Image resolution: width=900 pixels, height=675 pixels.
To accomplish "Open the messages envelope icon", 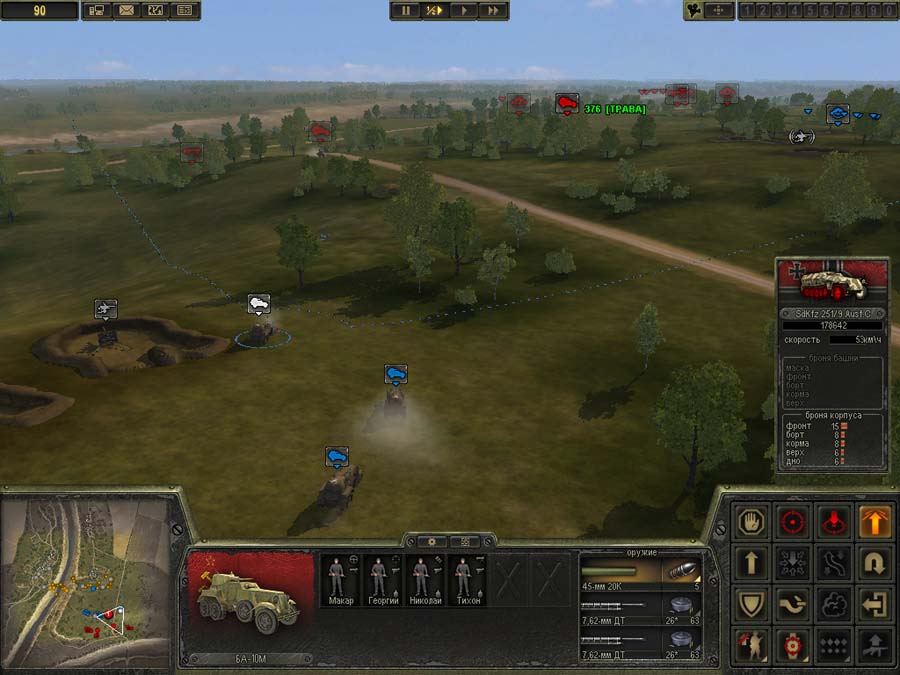I will (x=126, y=10).
